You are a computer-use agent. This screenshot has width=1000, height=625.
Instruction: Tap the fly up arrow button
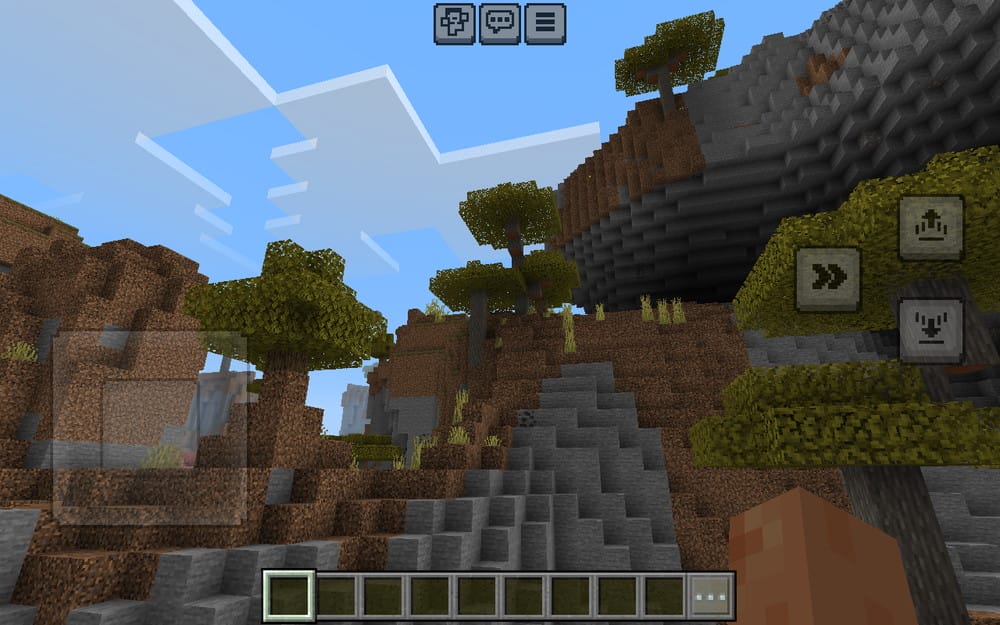coord(931,228)
